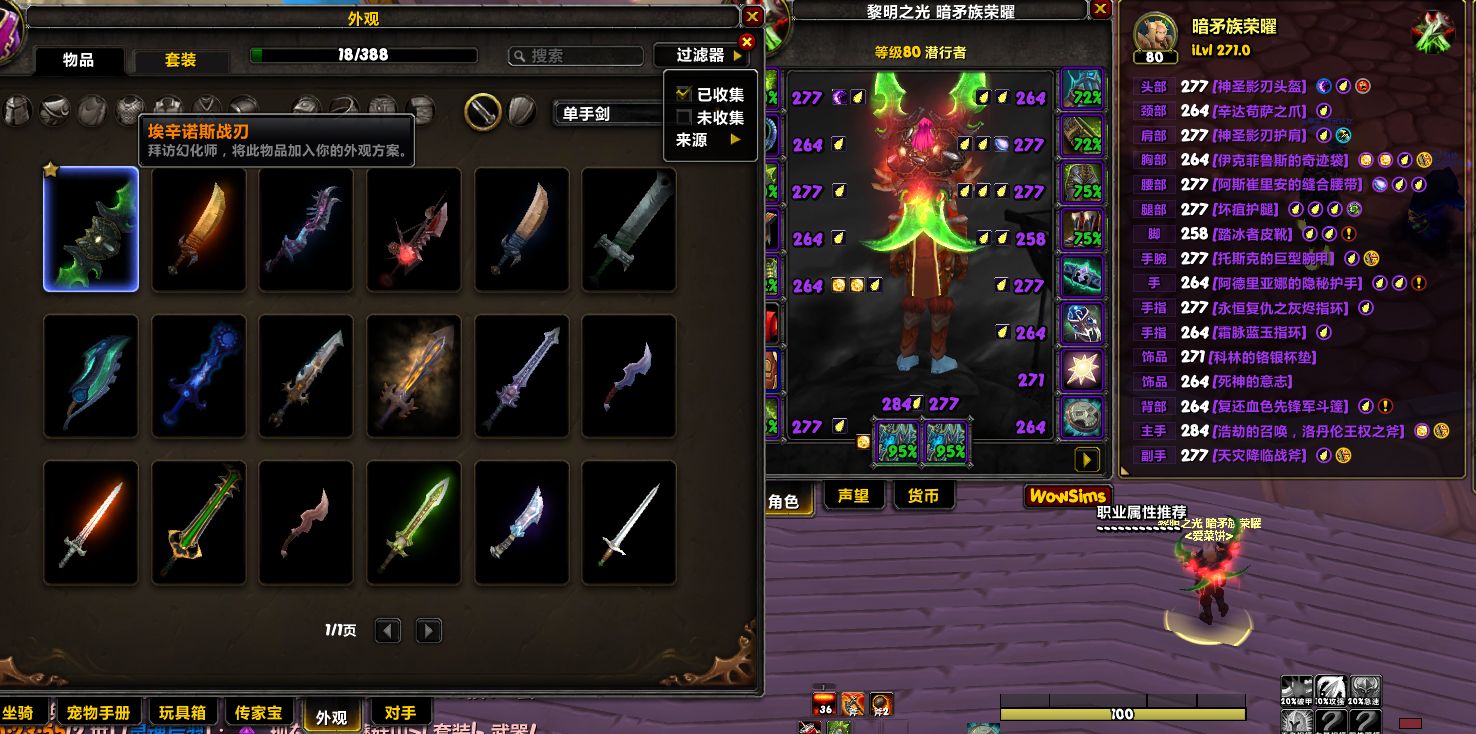
Task: Choose the plain silver sword appearance
Action: click(x=629, y=522)
